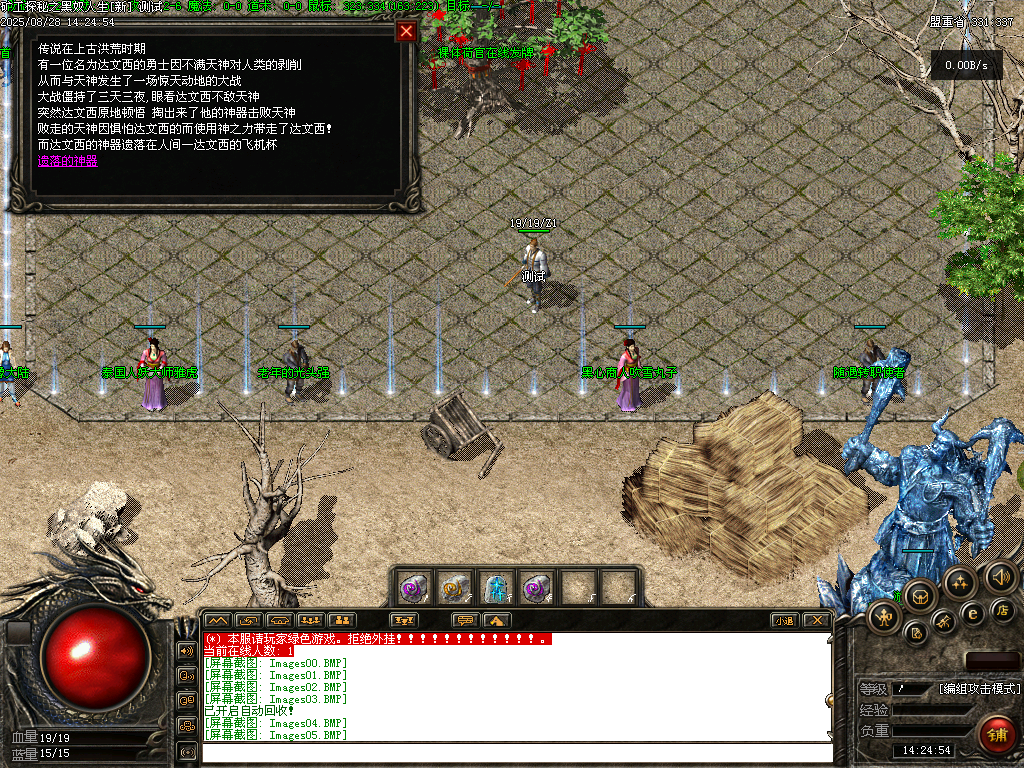Open the 店 shop button
The image size is (1024, 768).
(x=1003, y=609)
